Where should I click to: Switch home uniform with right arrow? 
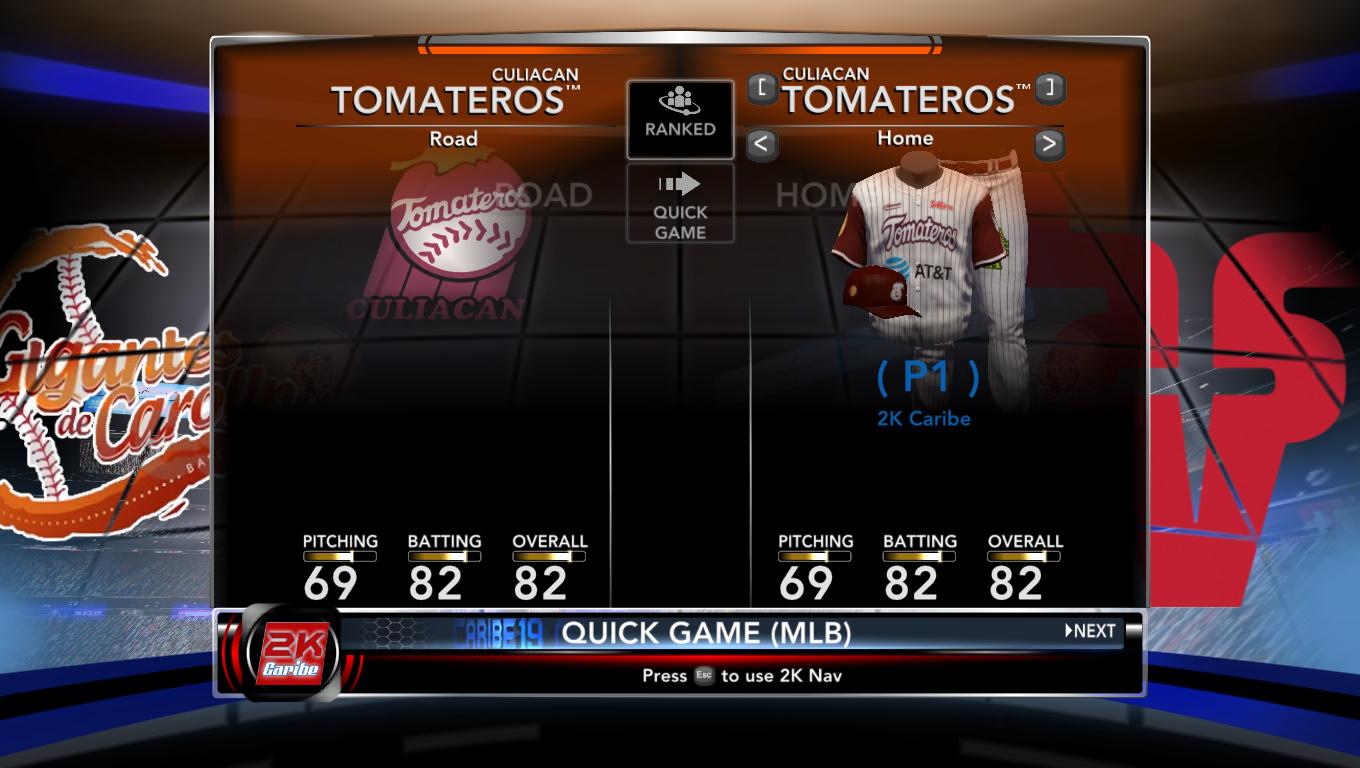[x=1048, y=144]
